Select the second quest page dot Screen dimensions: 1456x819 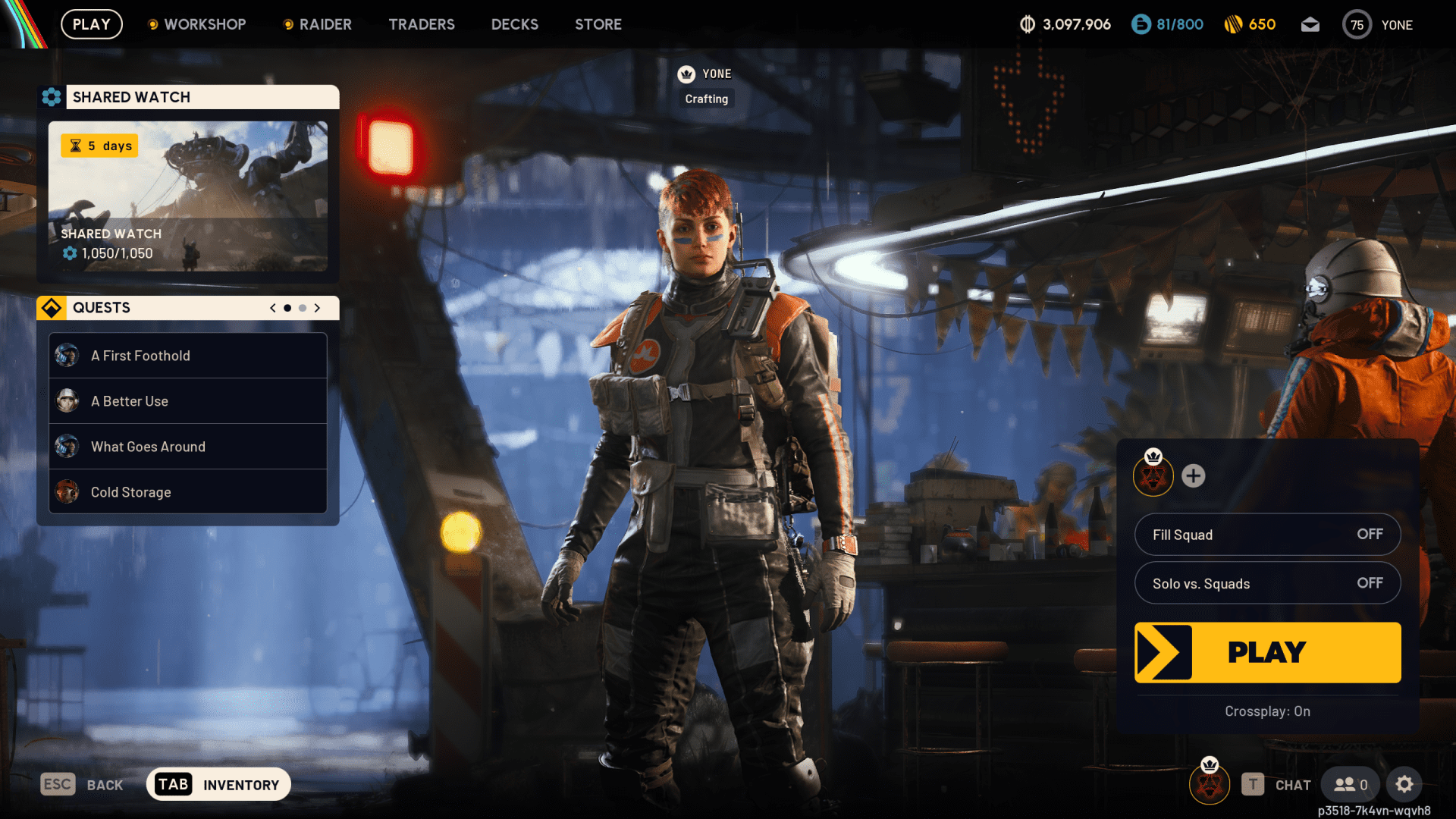click(302, 308)
